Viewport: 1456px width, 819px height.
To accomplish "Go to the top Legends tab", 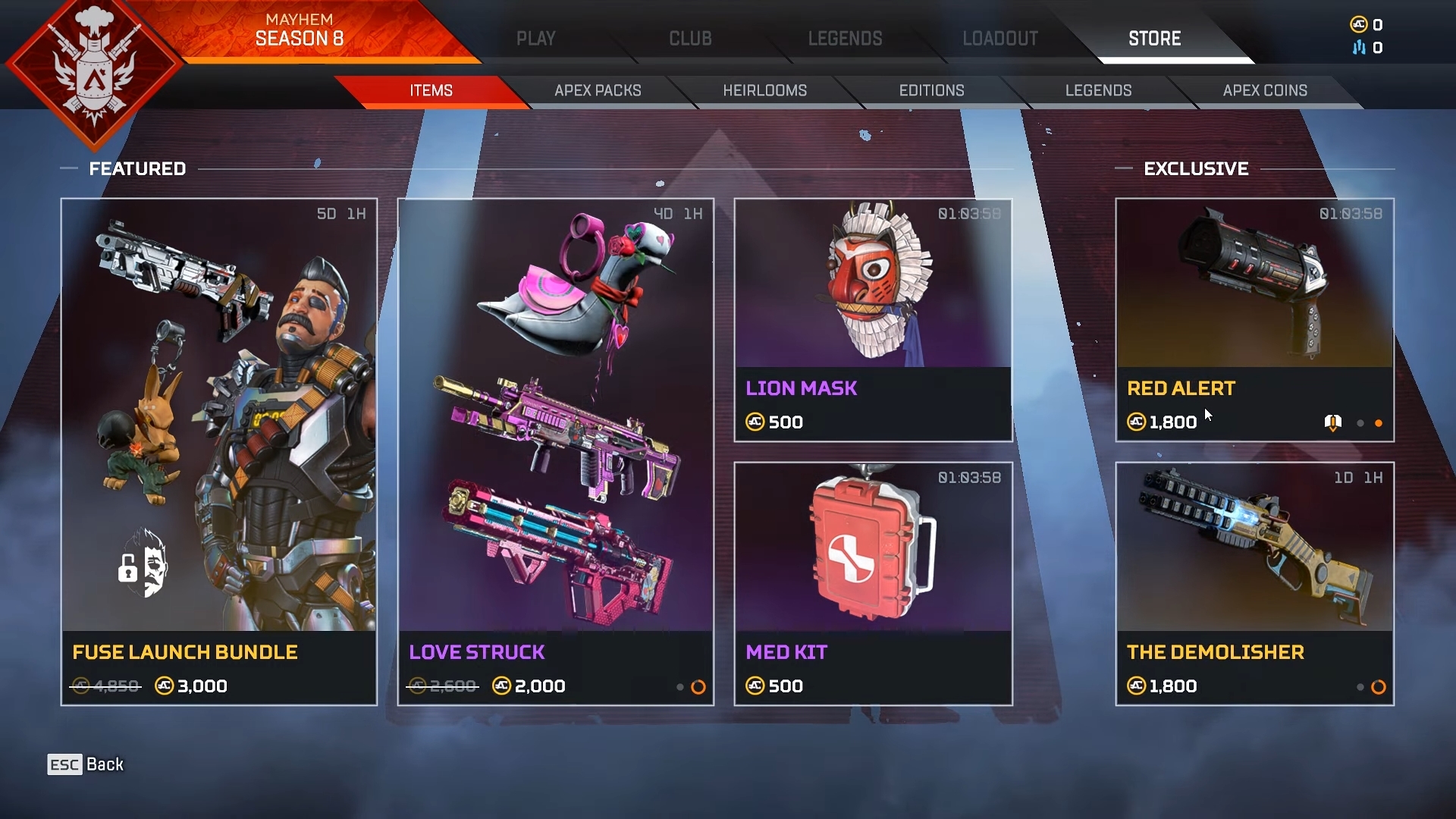I will (x=845, y=39).
